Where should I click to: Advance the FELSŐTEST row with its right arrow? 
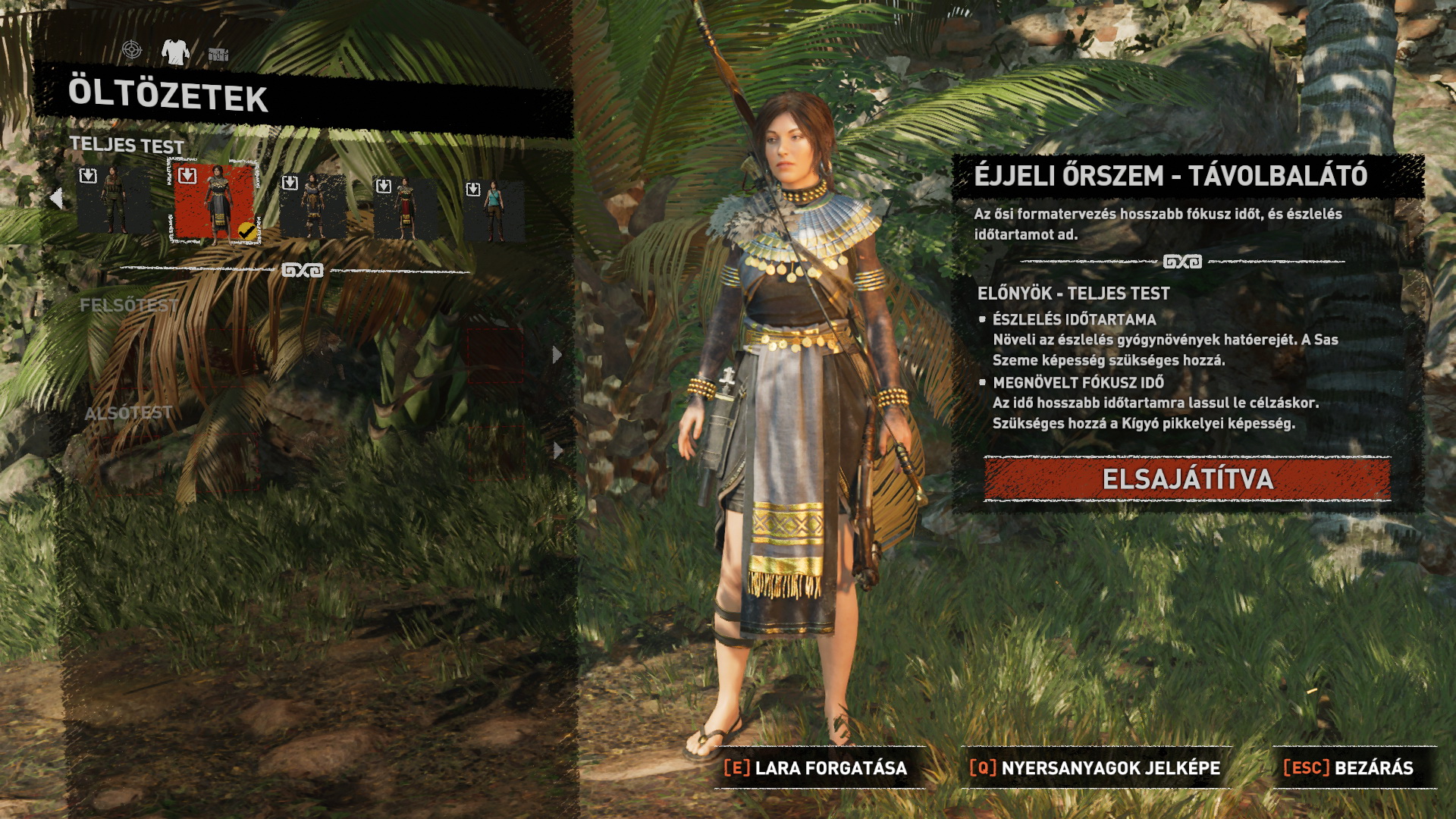click(557, 355)
